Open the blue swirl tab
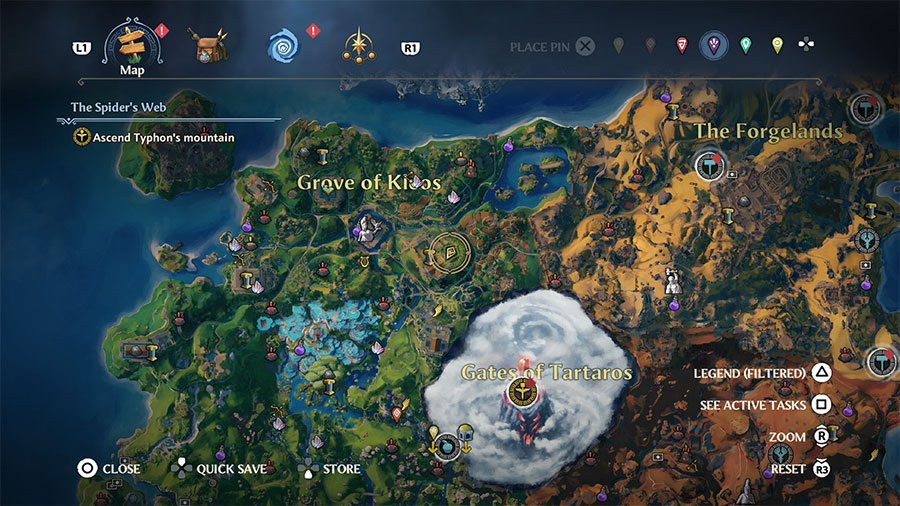900x506 pixels. [x=283, y=46]
